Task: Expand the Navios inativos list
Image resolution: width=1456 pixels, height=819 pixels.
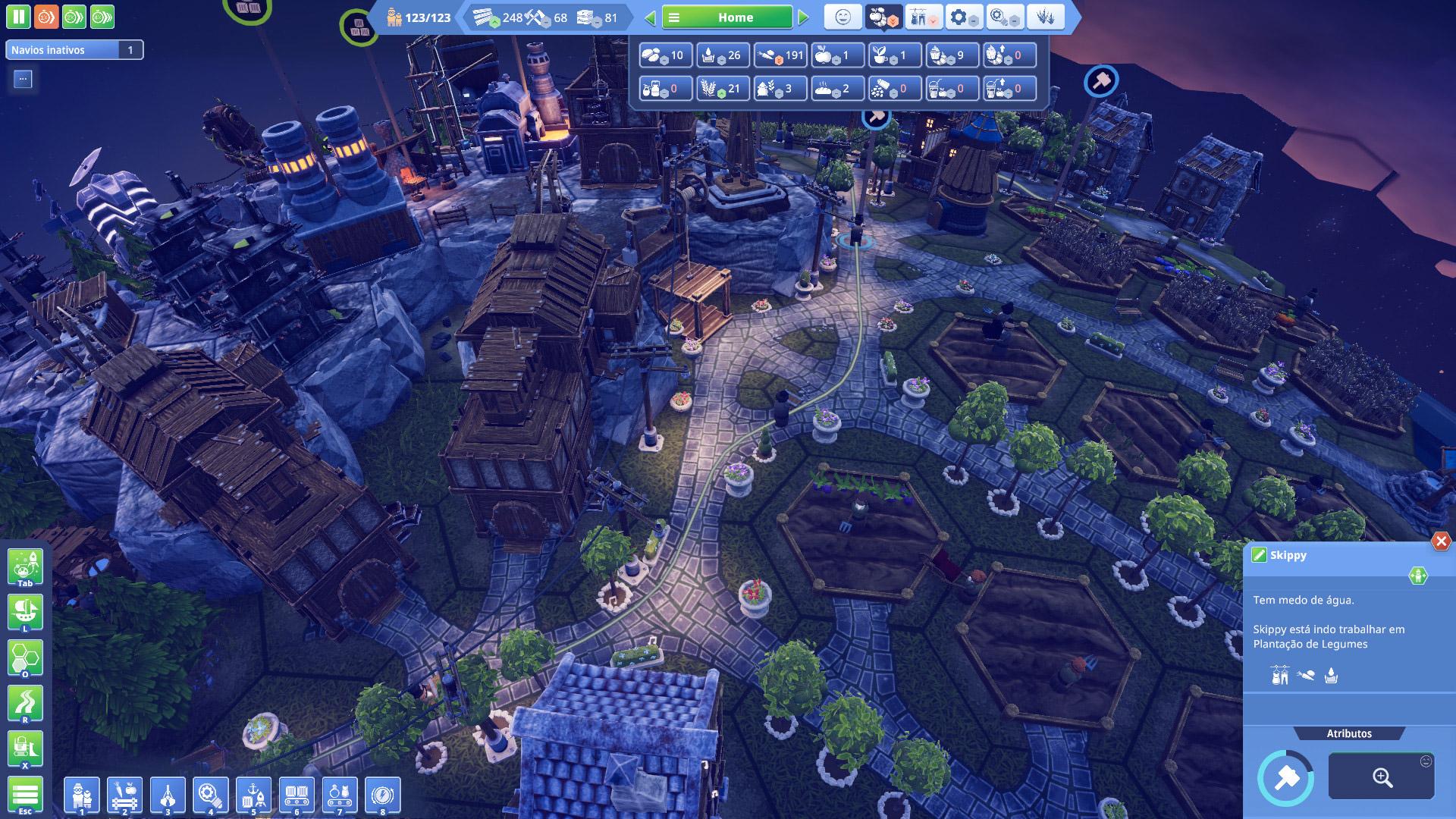Action: point(74,50)
